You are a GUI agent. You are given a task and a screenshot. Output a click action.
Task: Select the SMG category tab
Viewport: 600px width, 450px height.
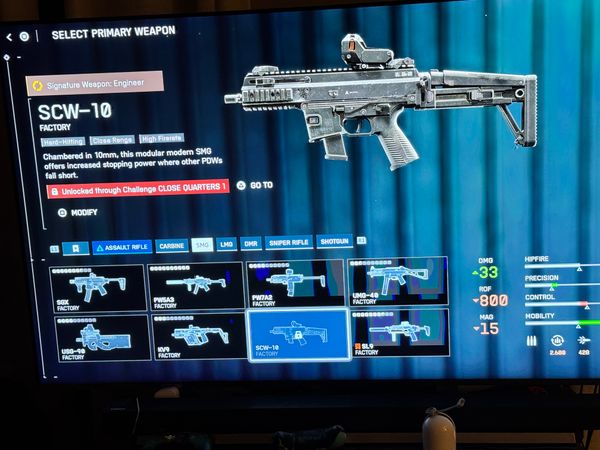click(x=202, y=244)
